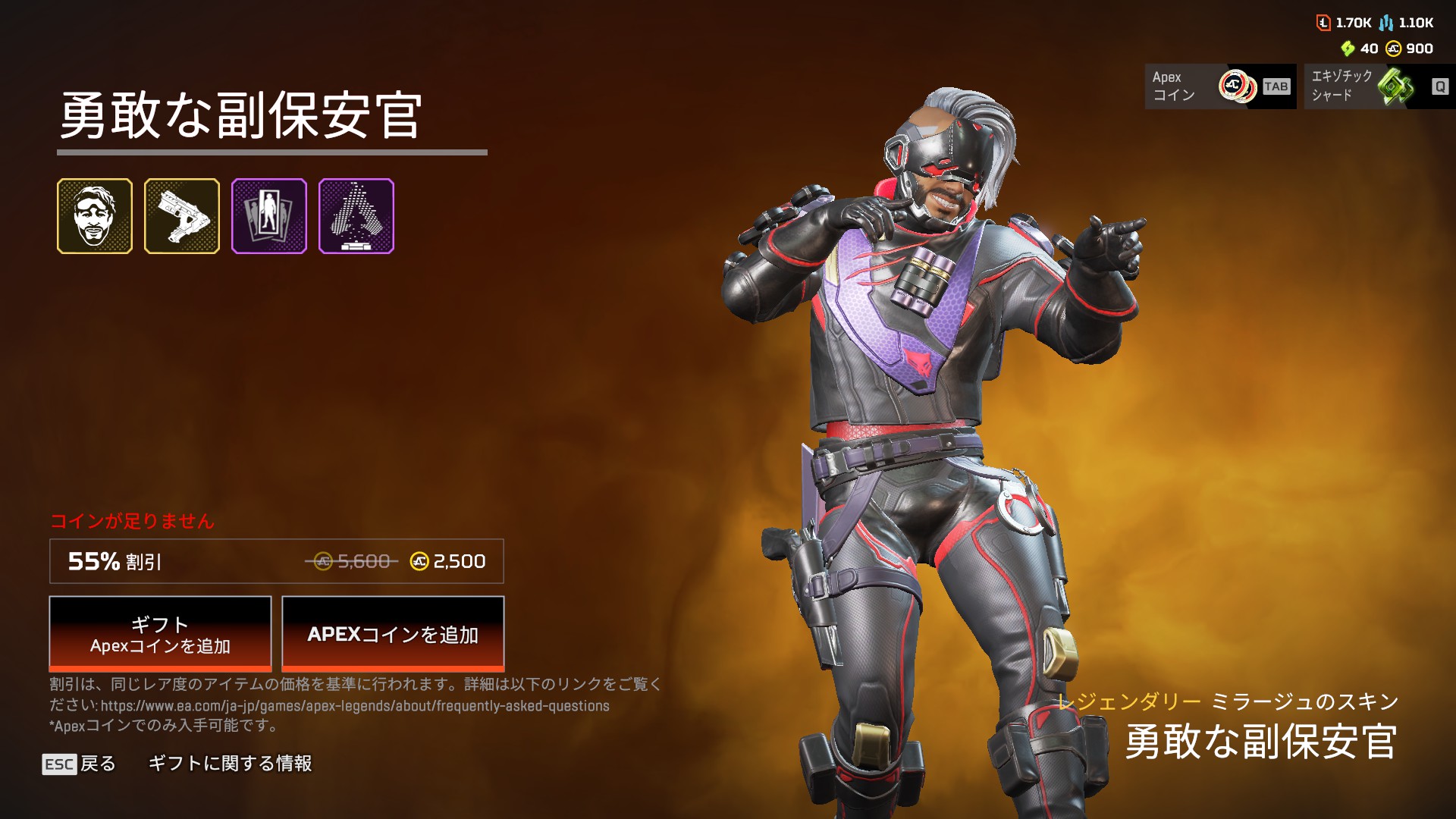This screenshot has width=1456, height=819.
Task: Open the EA frequently-asked-questions link
Action: 355,706
